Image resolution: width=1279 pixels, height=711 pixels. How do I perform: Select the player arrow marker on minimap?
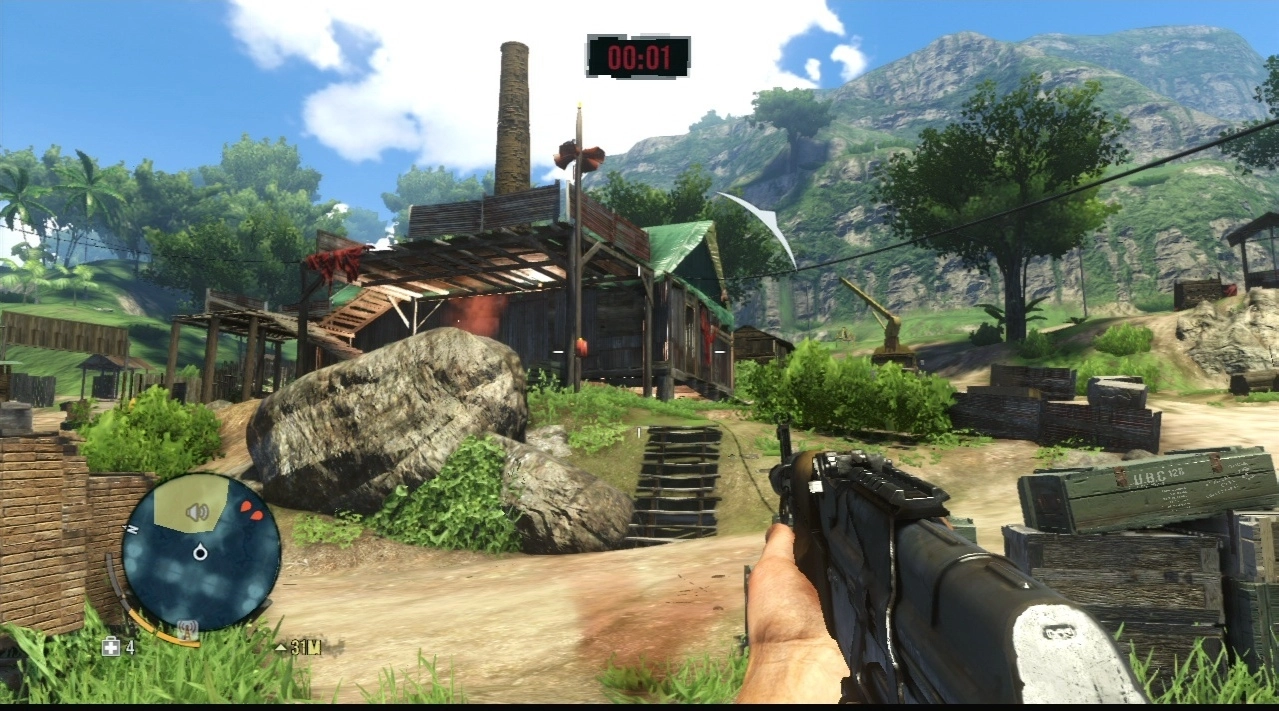click(x=200, y=551)
